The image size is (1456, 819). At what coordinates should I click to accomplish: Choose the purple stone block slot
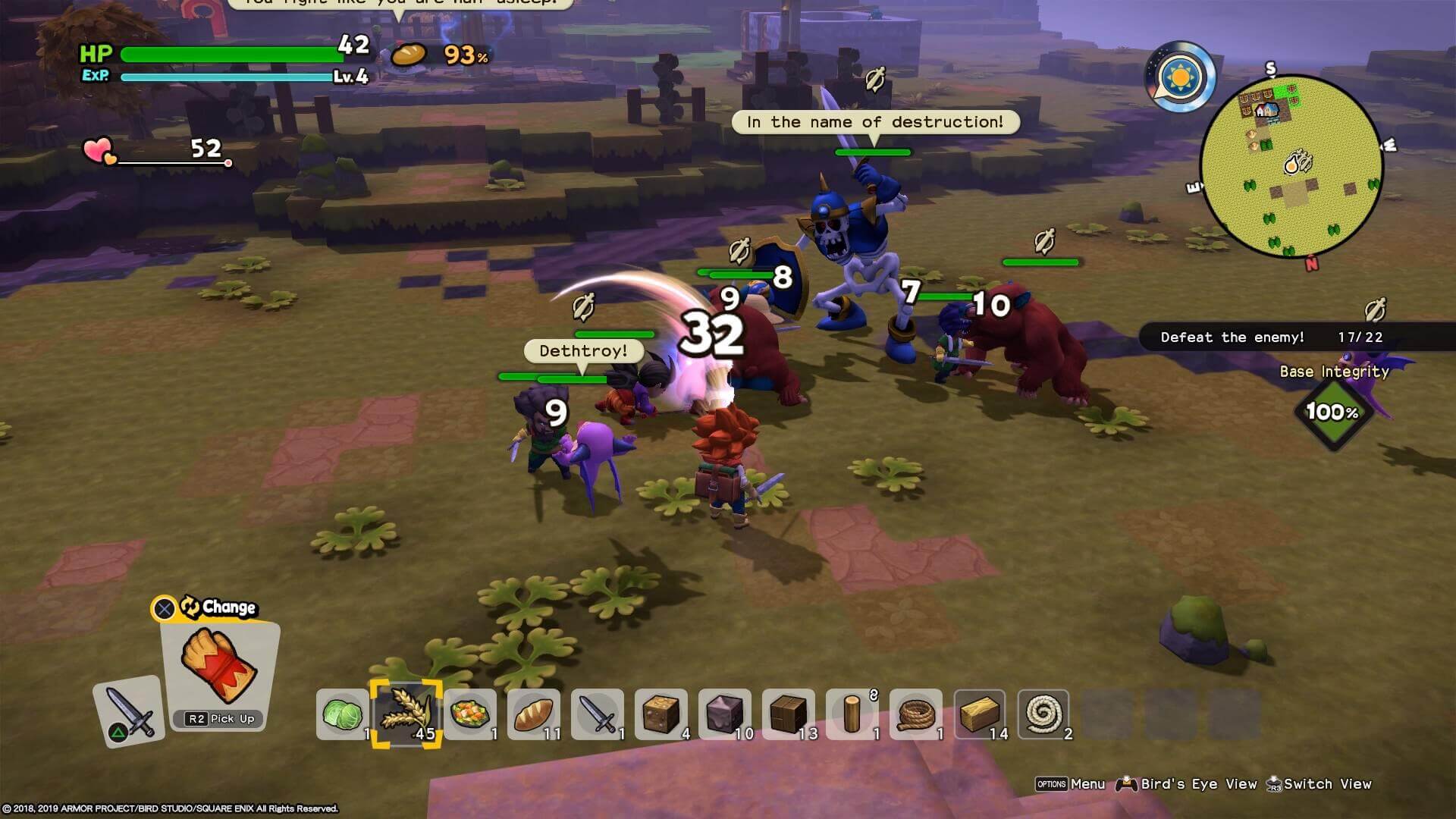725,714
